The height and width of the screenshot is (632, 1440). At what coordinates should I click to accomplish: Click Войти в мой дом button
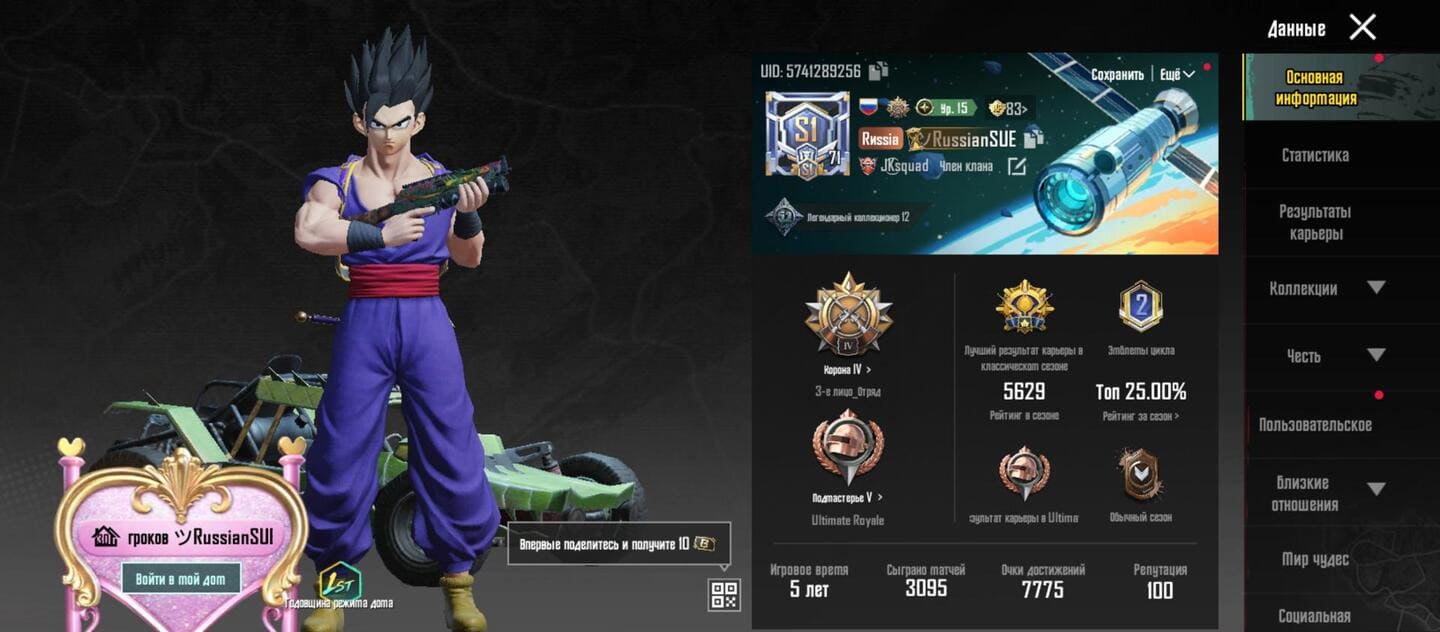pyautogui.click(x=181, y=578)
